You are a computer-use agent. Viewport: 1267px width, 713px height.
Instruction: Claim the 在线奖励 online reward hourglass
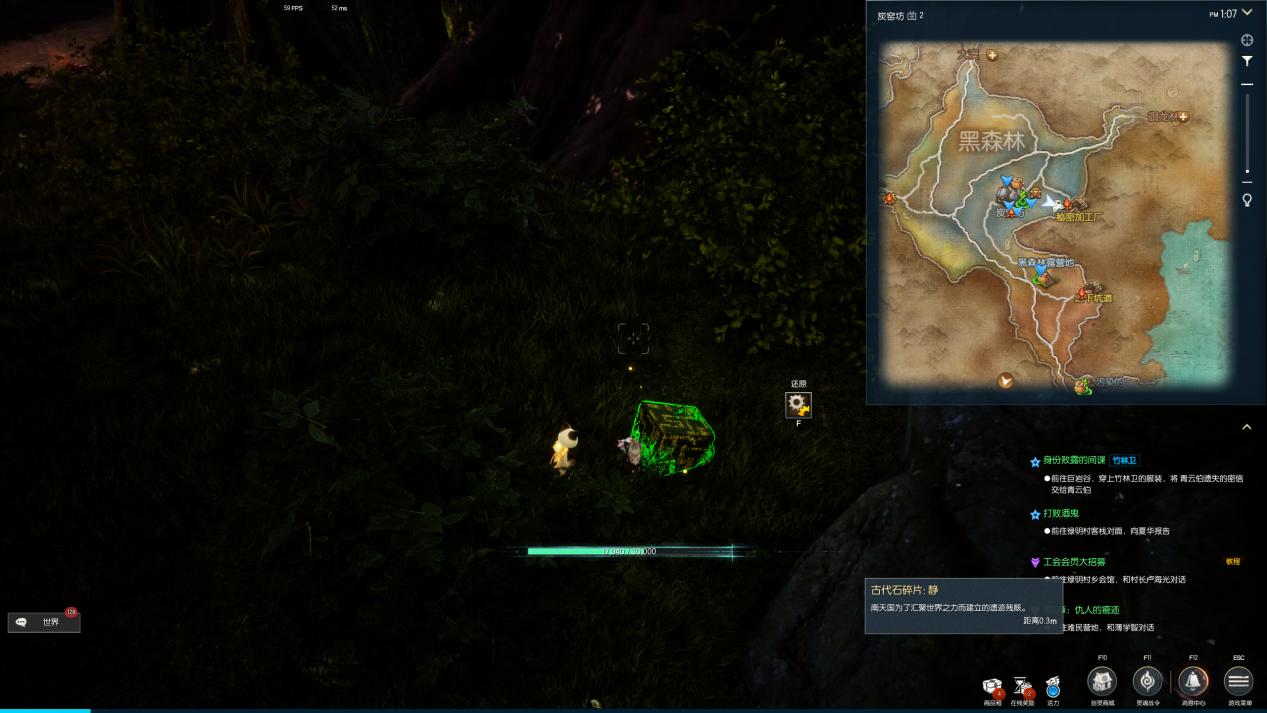[x=1023, y=686]
